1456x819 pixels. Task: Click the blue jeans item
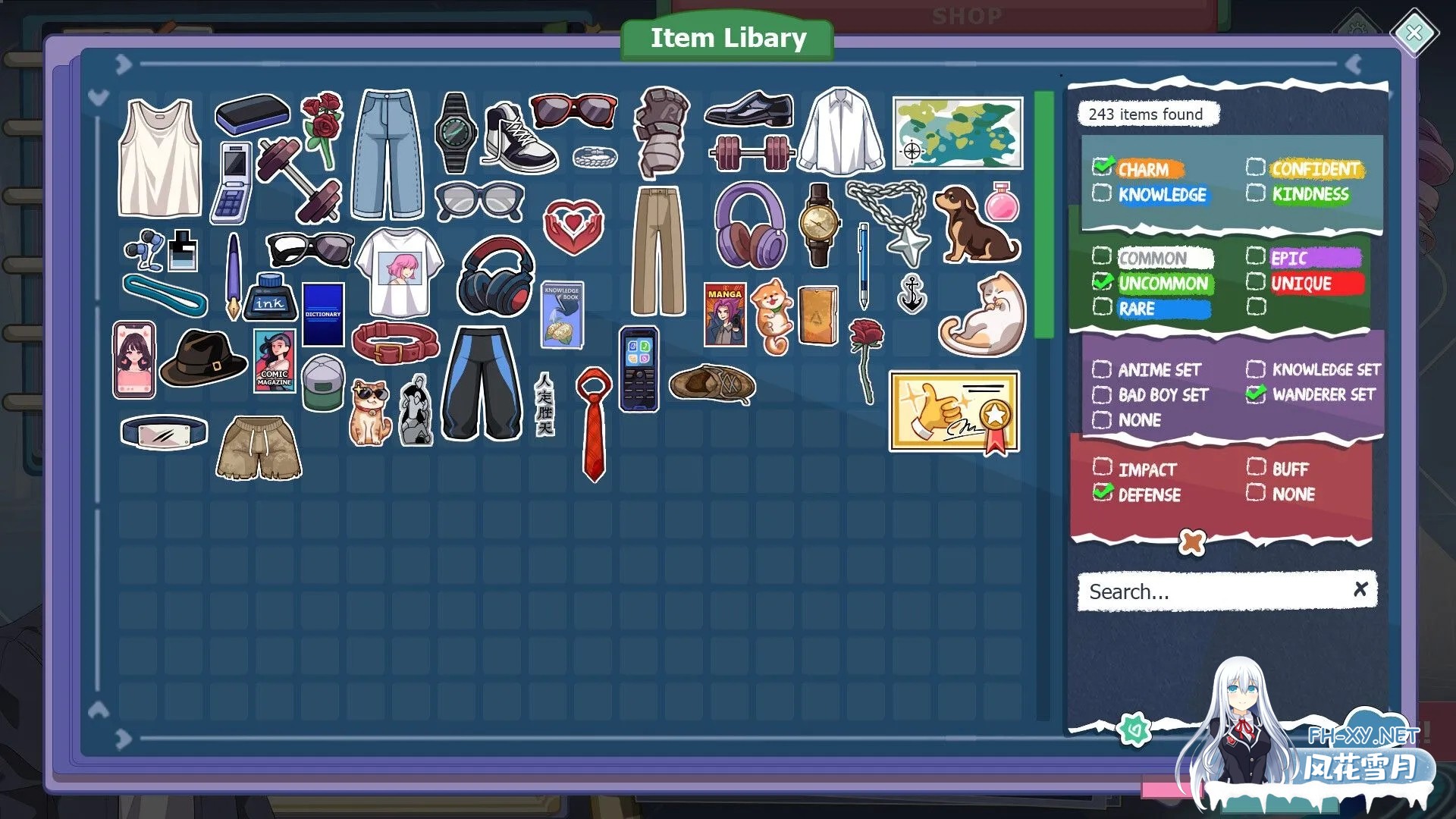coord(388,148)
